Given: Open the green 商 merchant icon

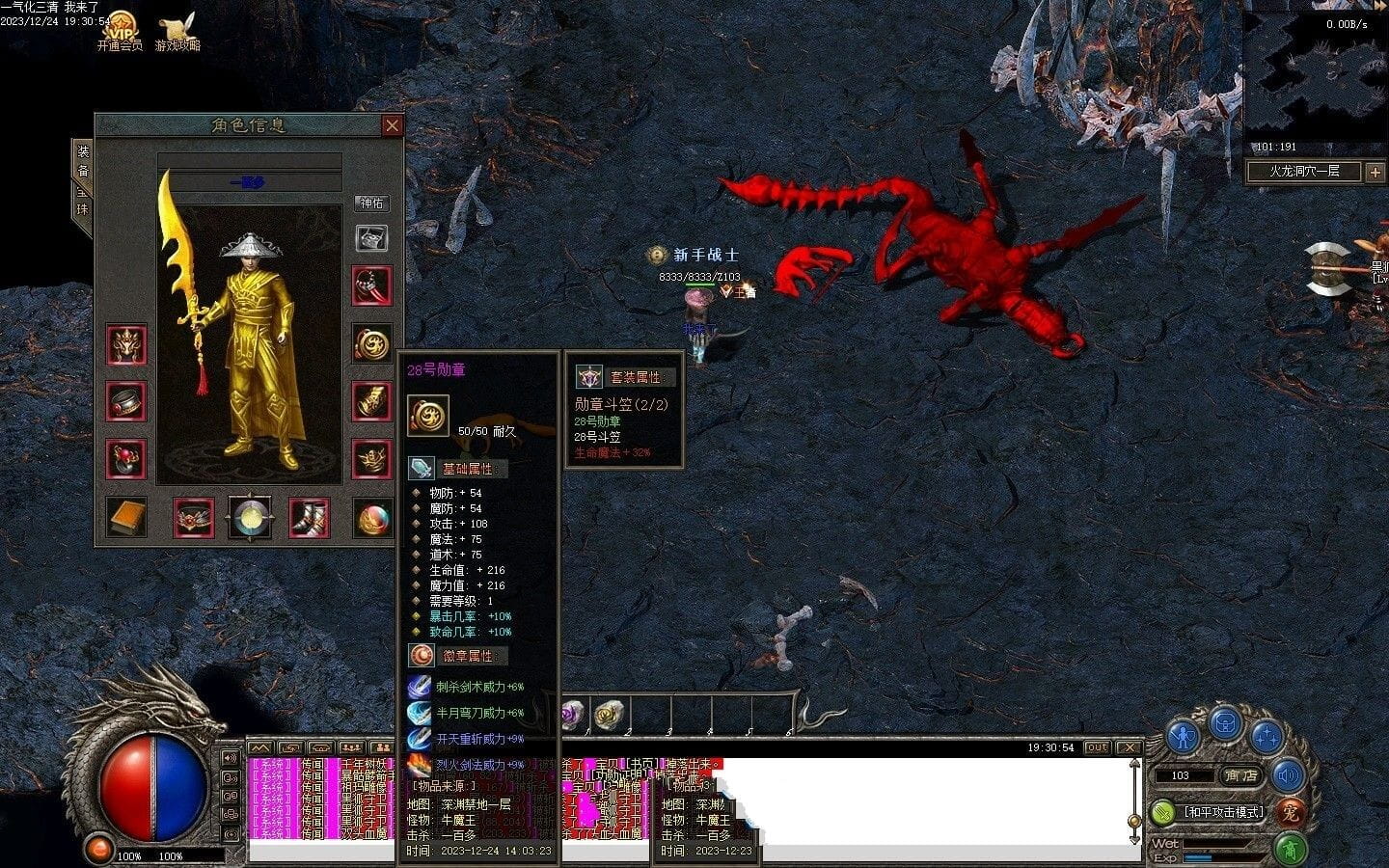Looking at the screenshot, I should pos(1292,849).
